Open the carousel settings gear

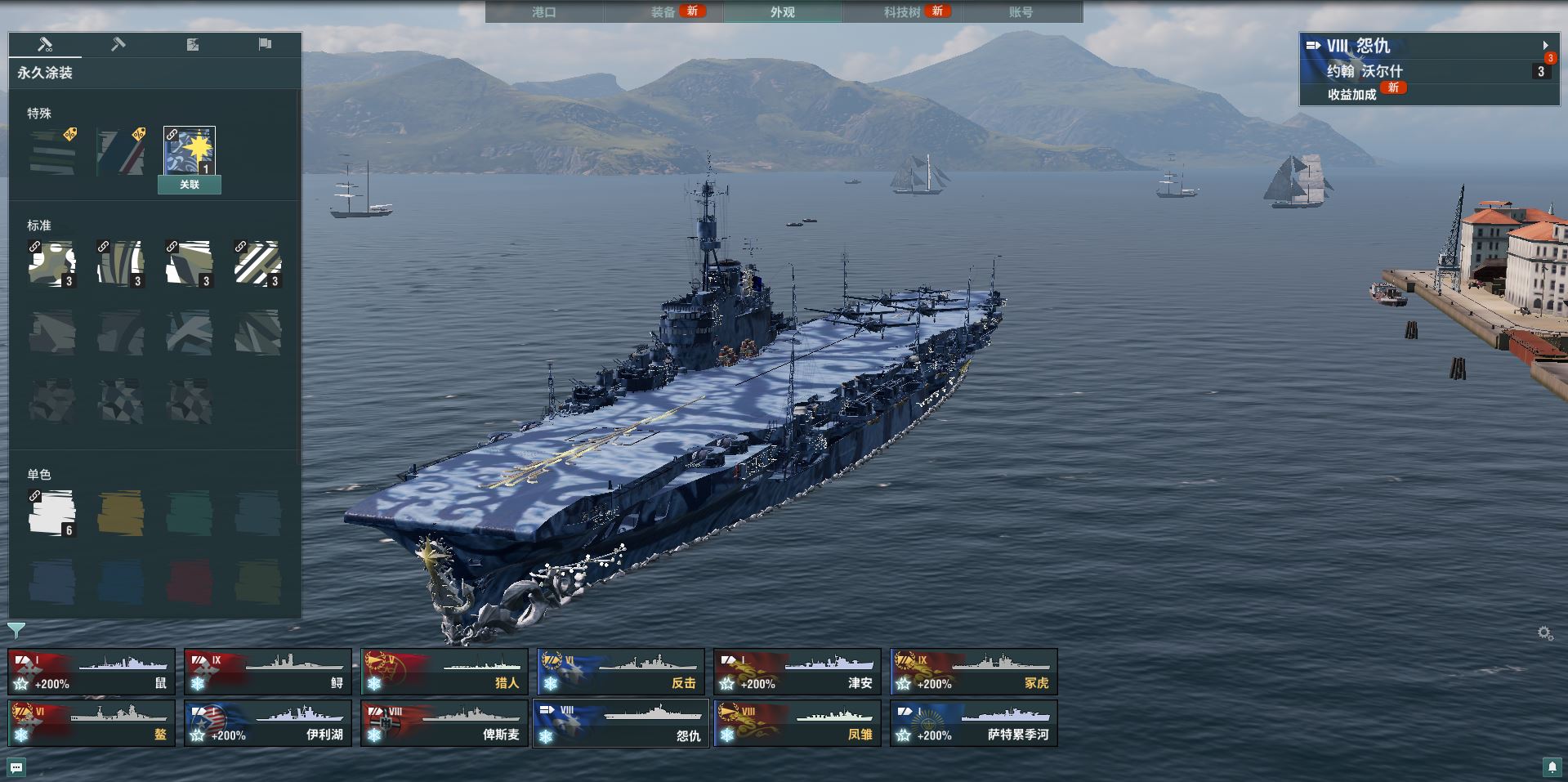coord(1544,633)
